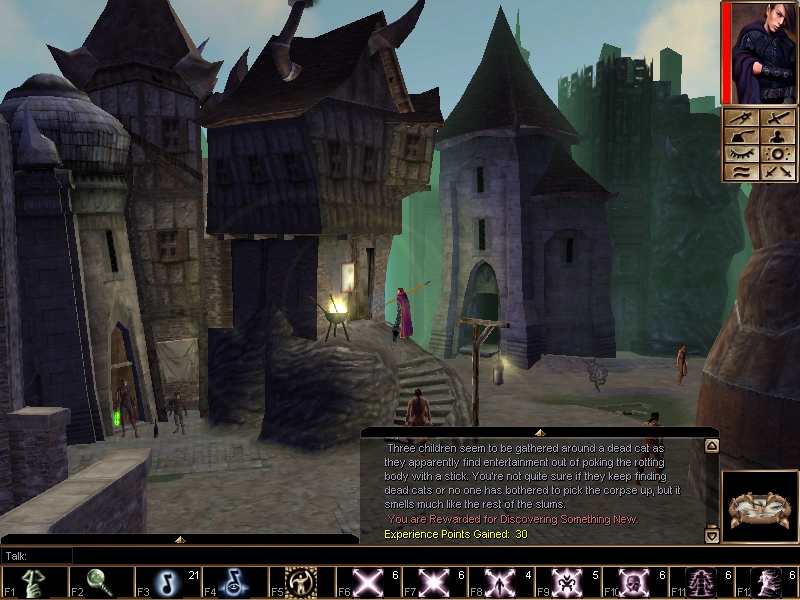The image size is (800, 600).
Task: Open game options with the ring icon
Action: coord(776,154)
